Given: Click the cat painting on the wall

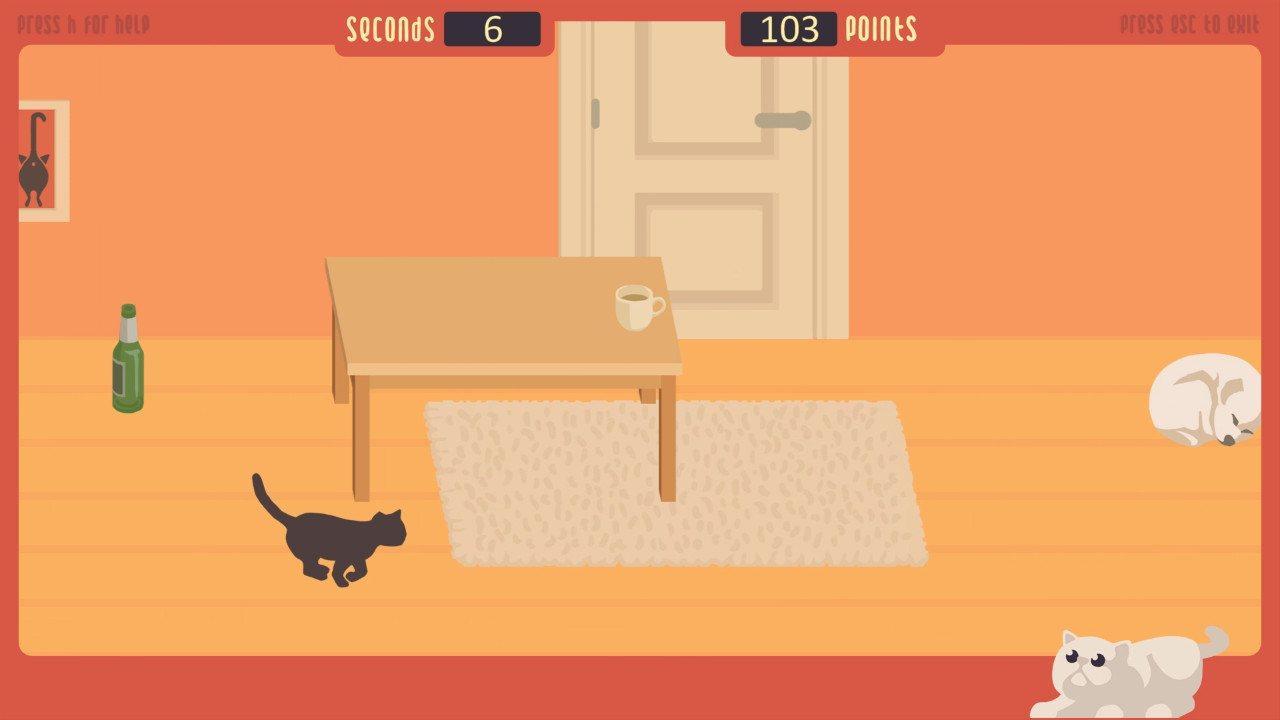Looking at the screenshot, I should tap(42, 160).
